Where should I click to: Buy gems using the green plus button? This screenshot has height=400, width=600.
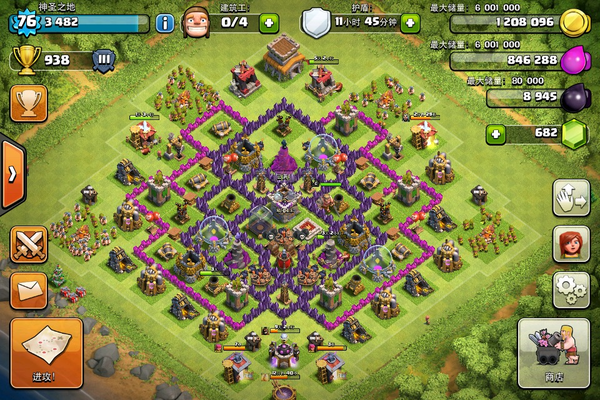pyautogui.click(x=493, y=133)
